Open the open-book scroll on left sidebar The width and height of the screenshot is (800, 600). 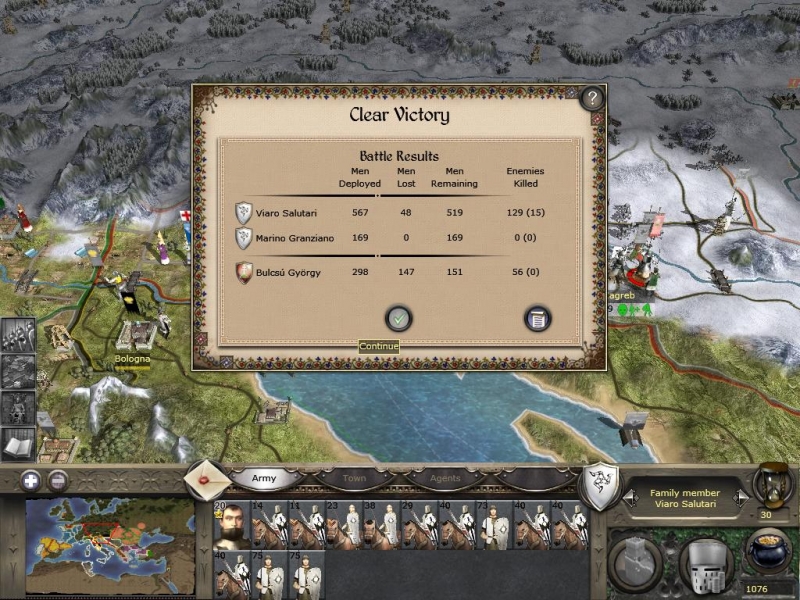19,443
